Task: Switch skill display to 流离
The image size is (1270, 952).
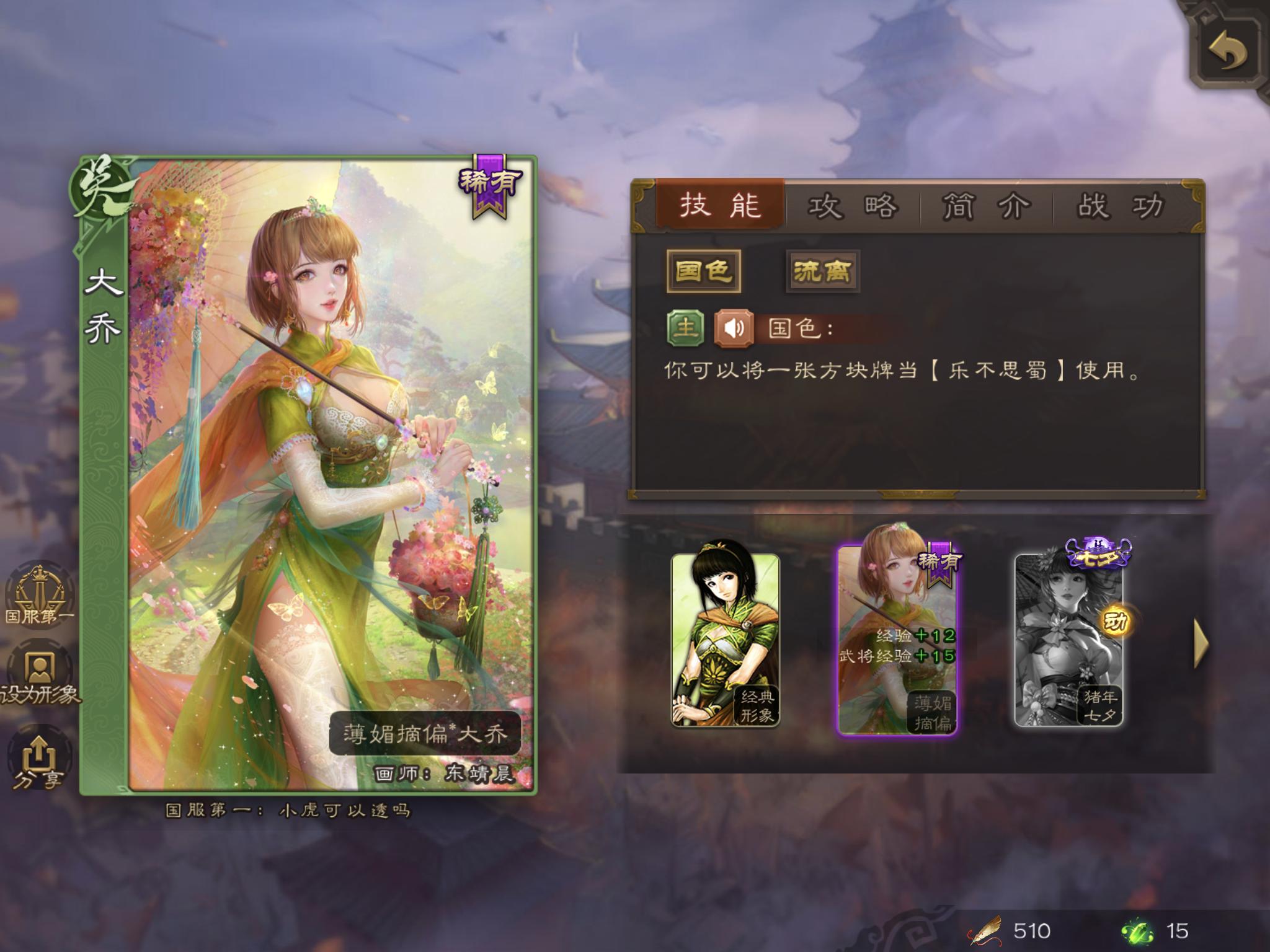Action: [x=823, y=271]
